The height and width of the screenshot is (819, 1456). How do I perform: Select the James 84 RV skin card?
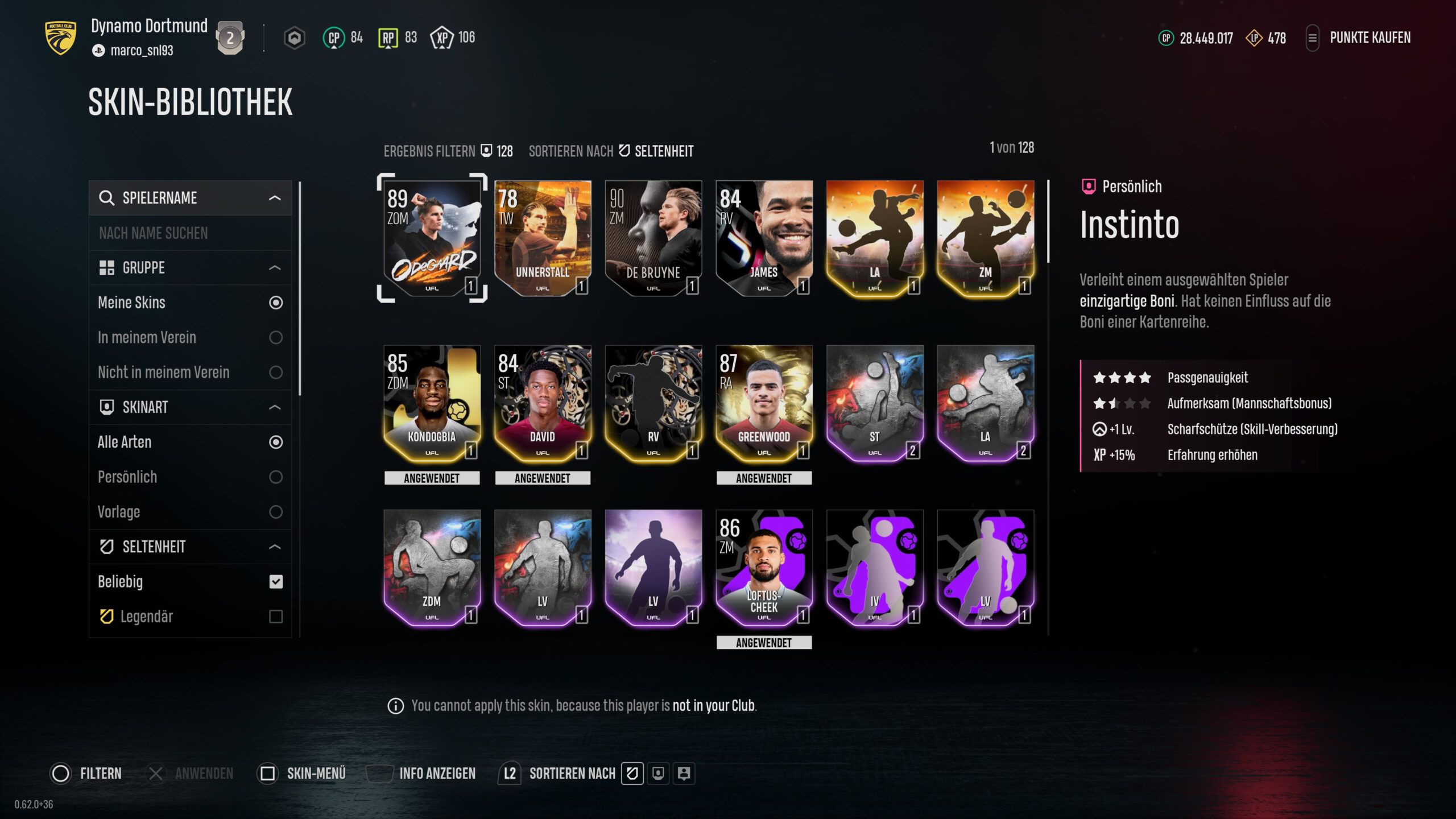pos(764,238)
